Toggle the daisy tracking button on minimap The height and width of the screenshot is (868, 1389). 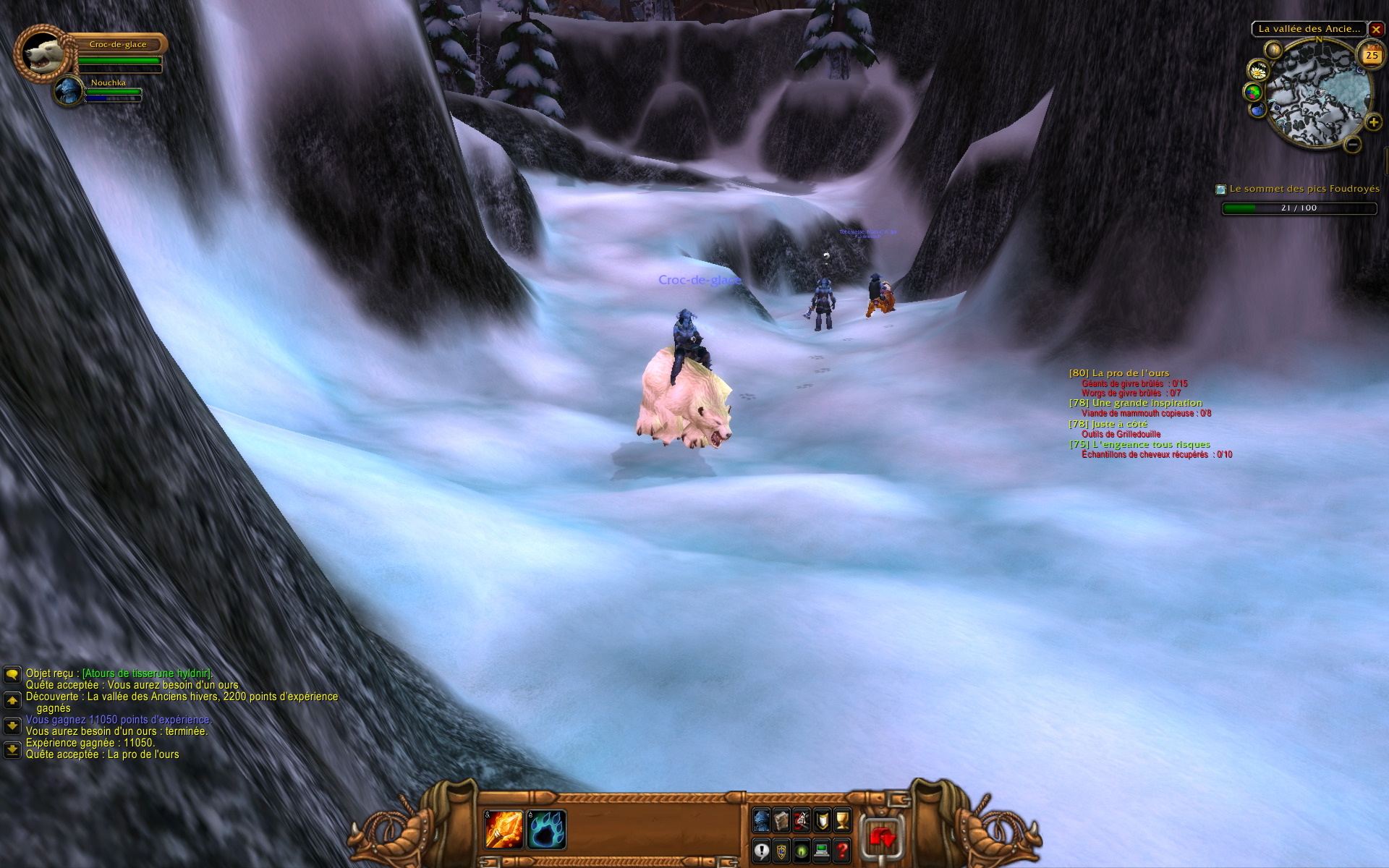pos(1258,70)
